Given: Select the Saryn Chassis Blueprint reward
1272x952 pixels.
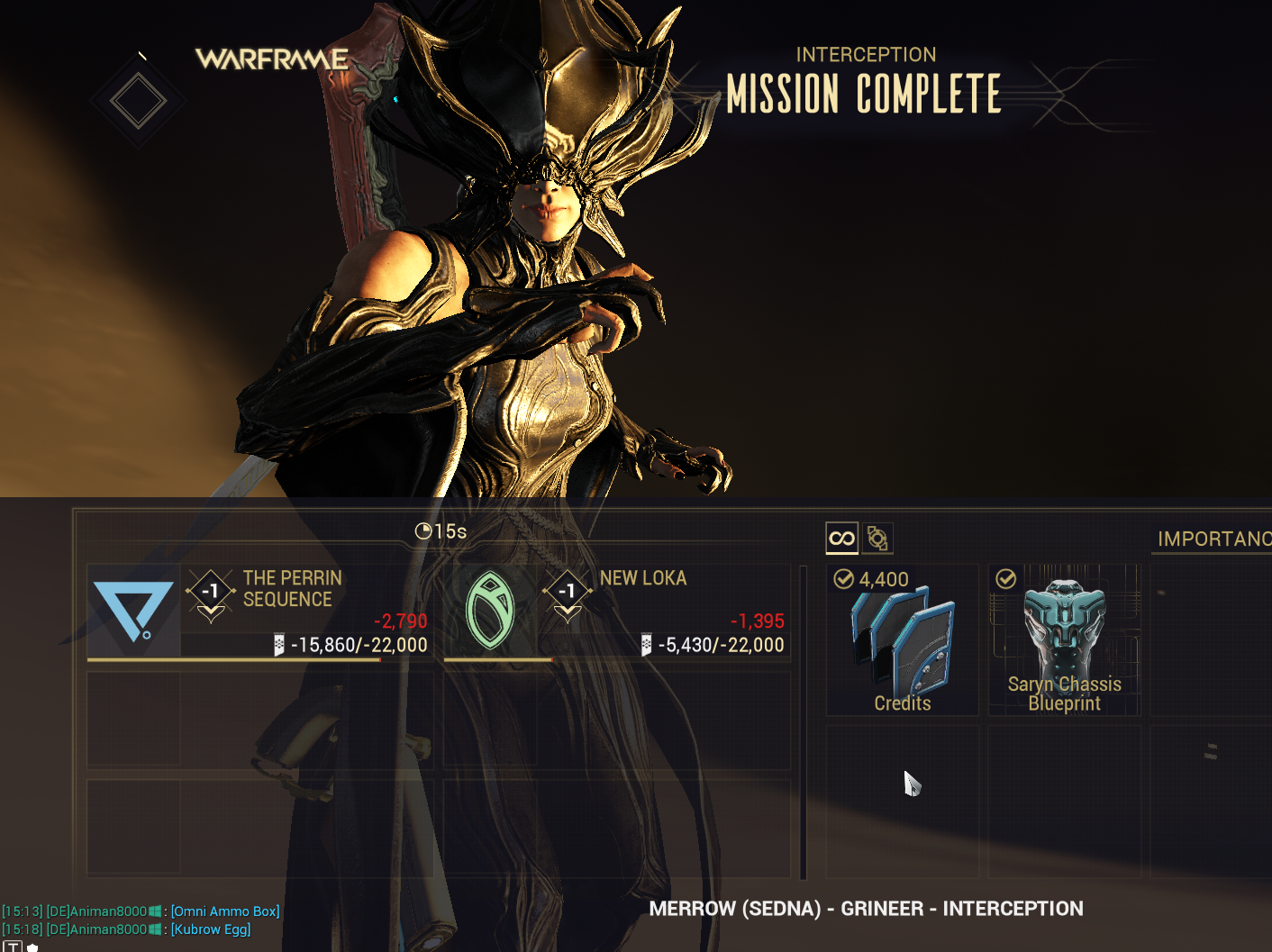Looking at the screenshot, I should (1064, 640).
